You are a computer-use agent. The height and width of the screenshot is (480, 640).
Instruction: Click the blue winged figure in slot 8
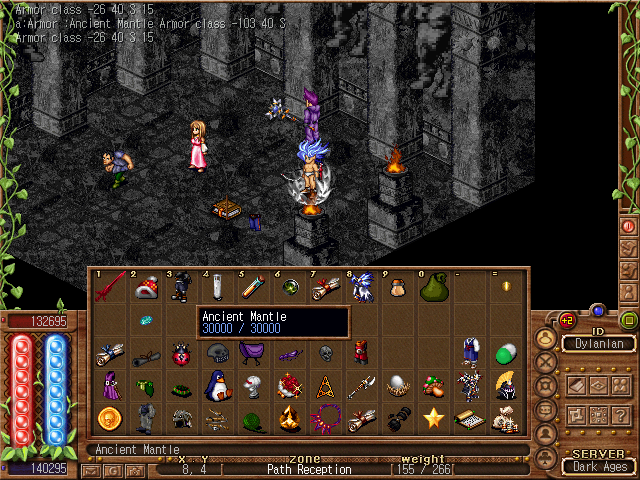[x=362, y=287]
